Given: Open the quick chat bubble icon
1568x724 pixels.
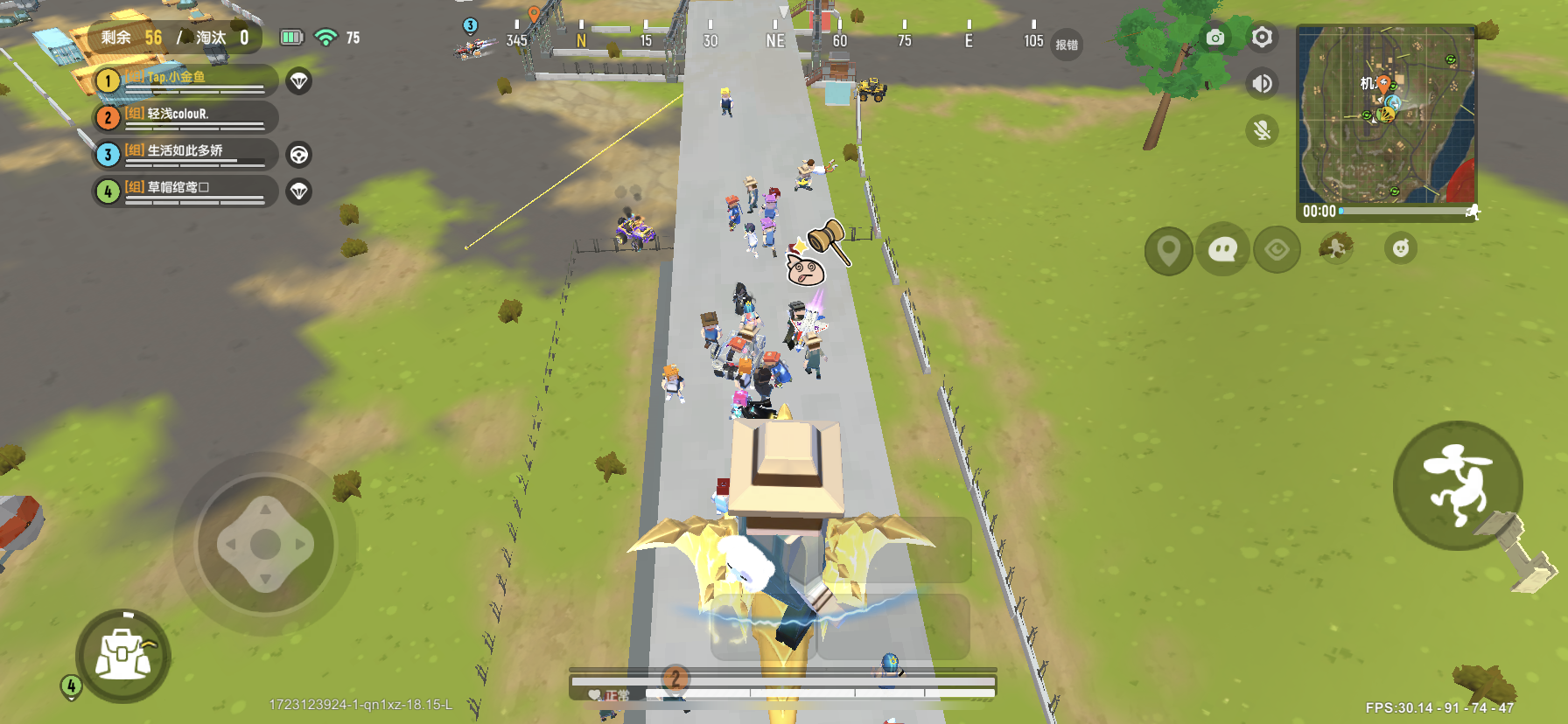Looking at the screenshot, I should 1221,249.
